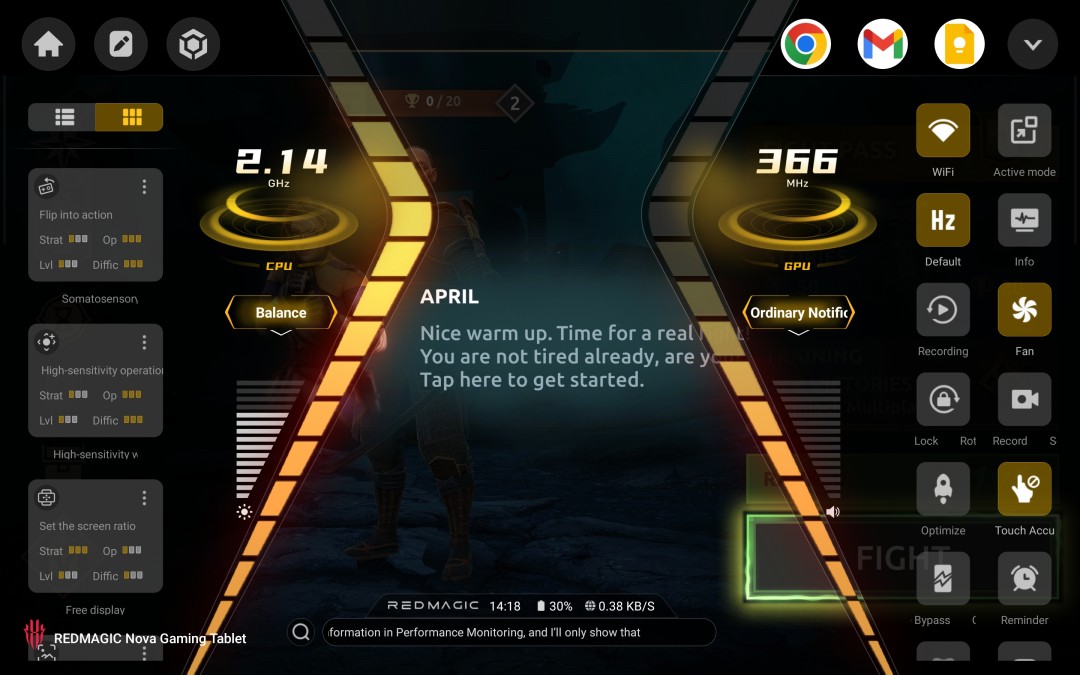Toggle the Touch Accuracy option

tap(1024, 489)
